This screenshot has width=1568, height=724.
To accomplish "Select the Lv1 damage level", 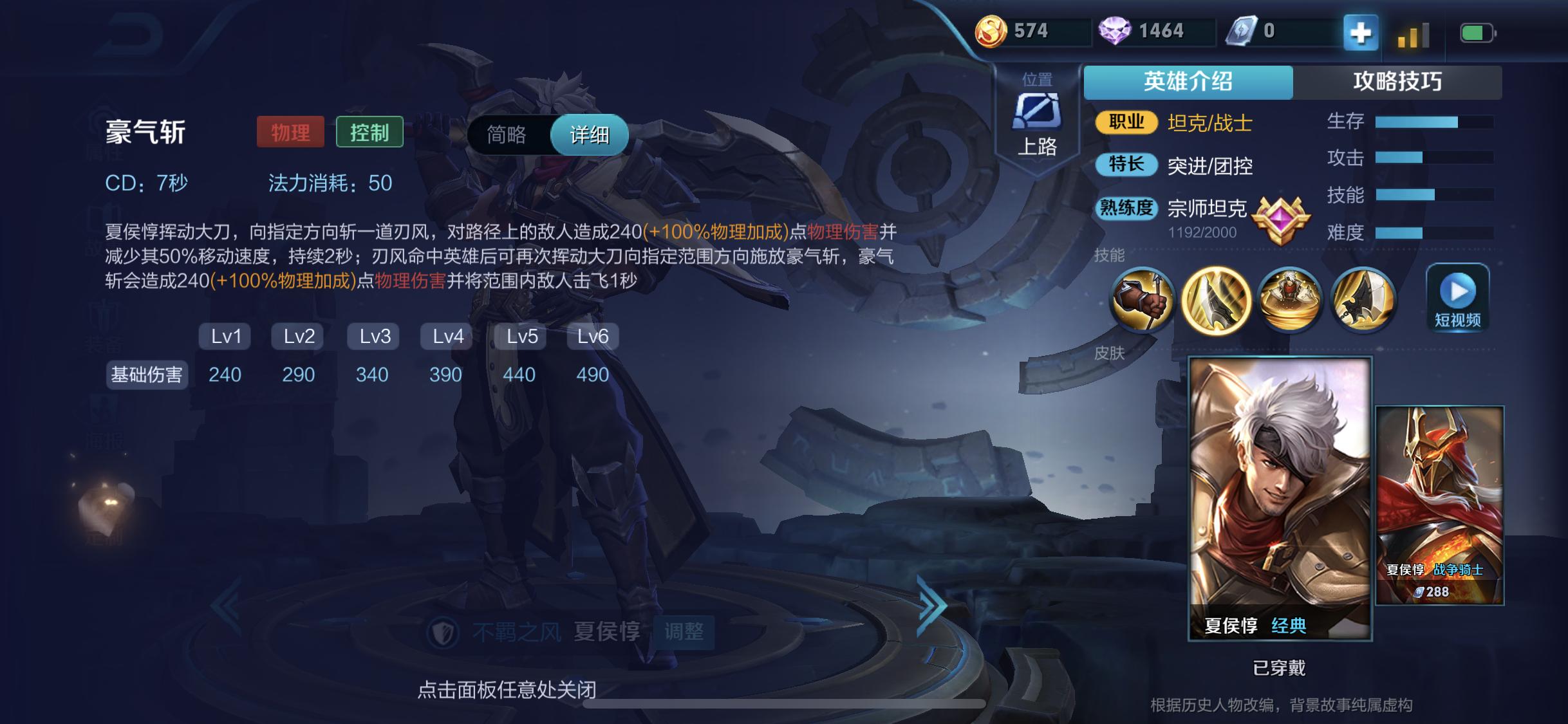I will click(225, 336).
